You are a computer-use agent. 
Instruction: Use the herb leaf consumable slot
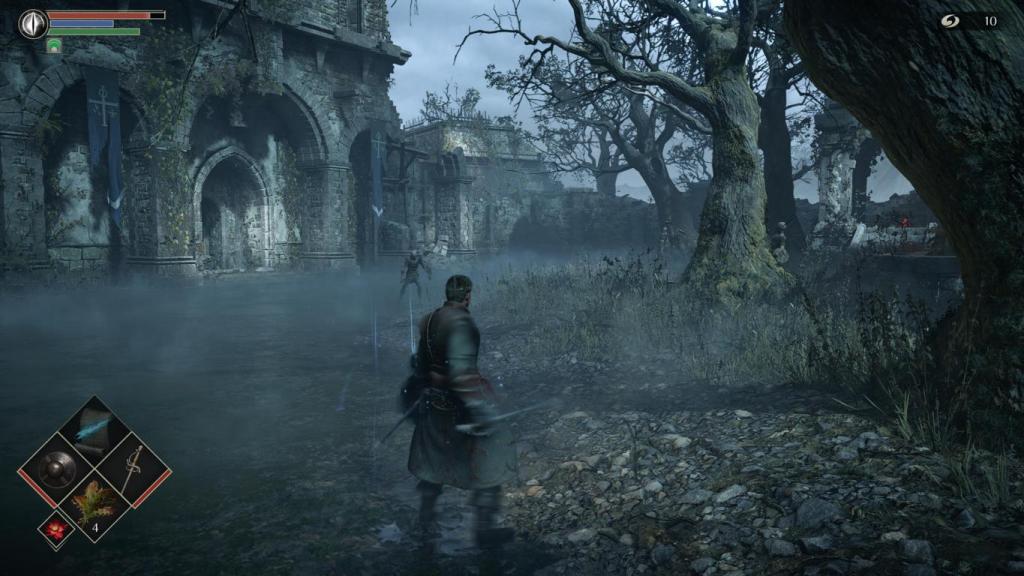pyautogui.click(x=94, y=503)
